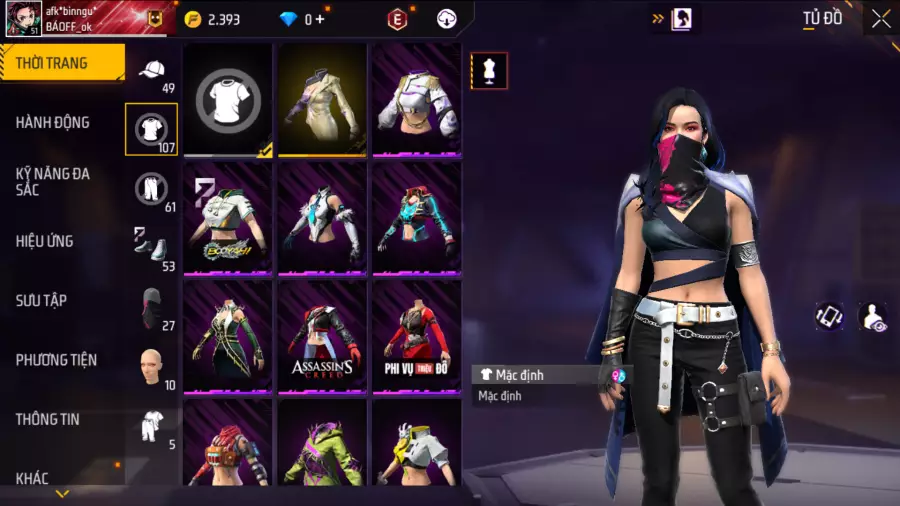Switch to the THÔNG TIN tab

click(x=48, y=419)
